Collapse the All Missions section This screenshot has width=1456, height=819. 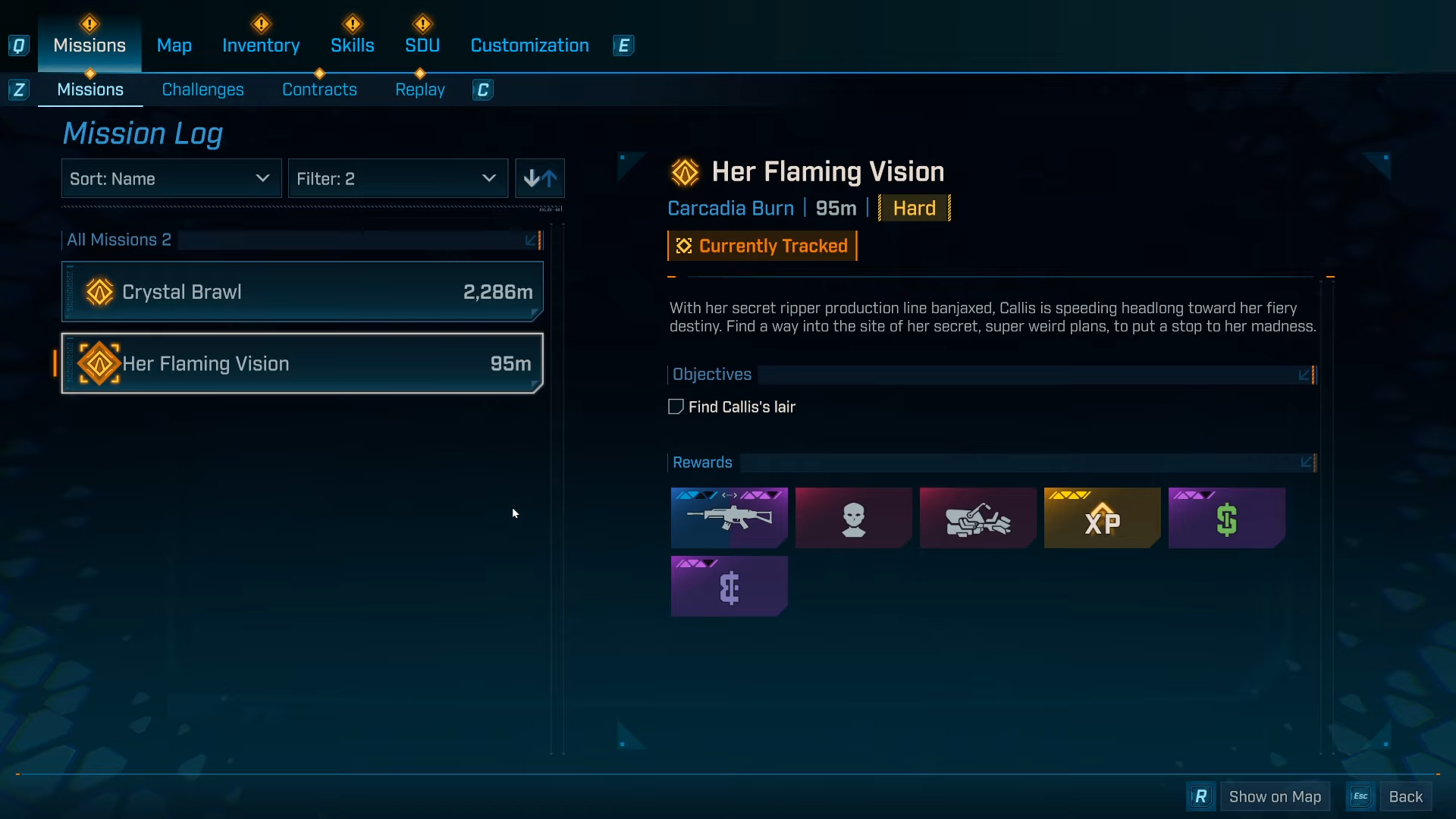click(532, 240)
